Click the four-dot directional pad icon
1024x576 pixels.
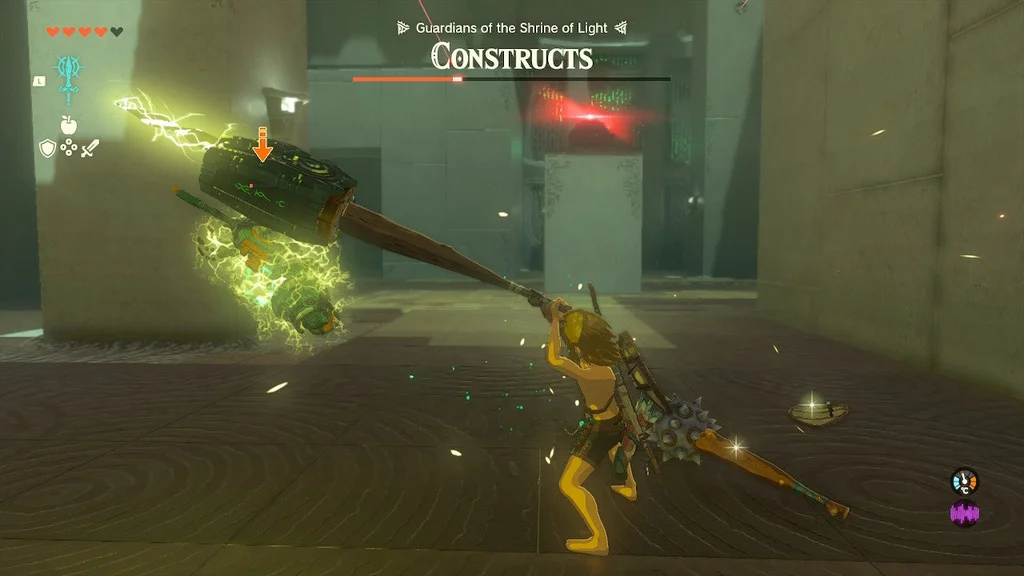tap(68, 148)
